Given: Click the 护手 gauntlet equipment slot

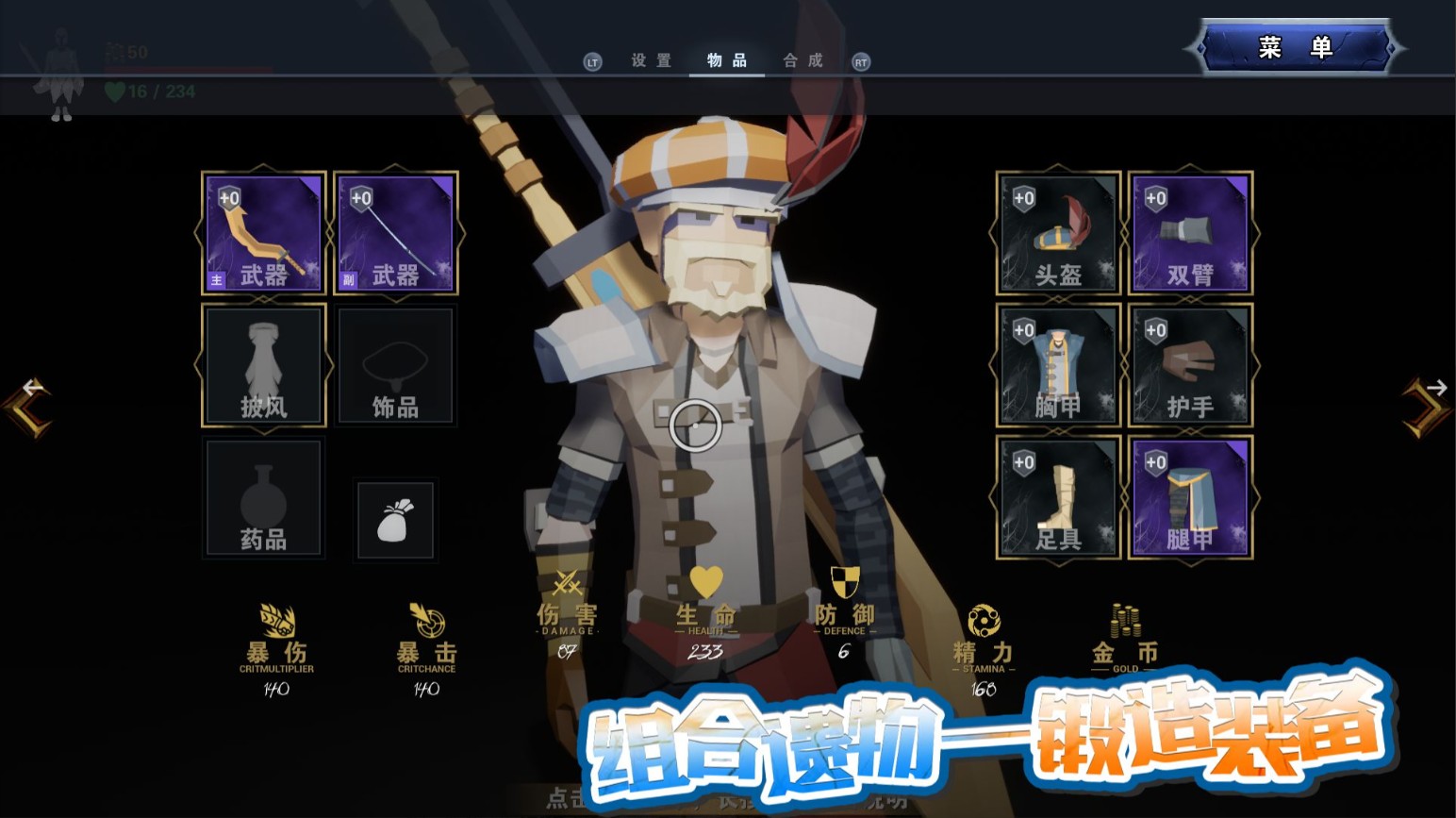Looking at the screenshot, I should coord(1189,365).
